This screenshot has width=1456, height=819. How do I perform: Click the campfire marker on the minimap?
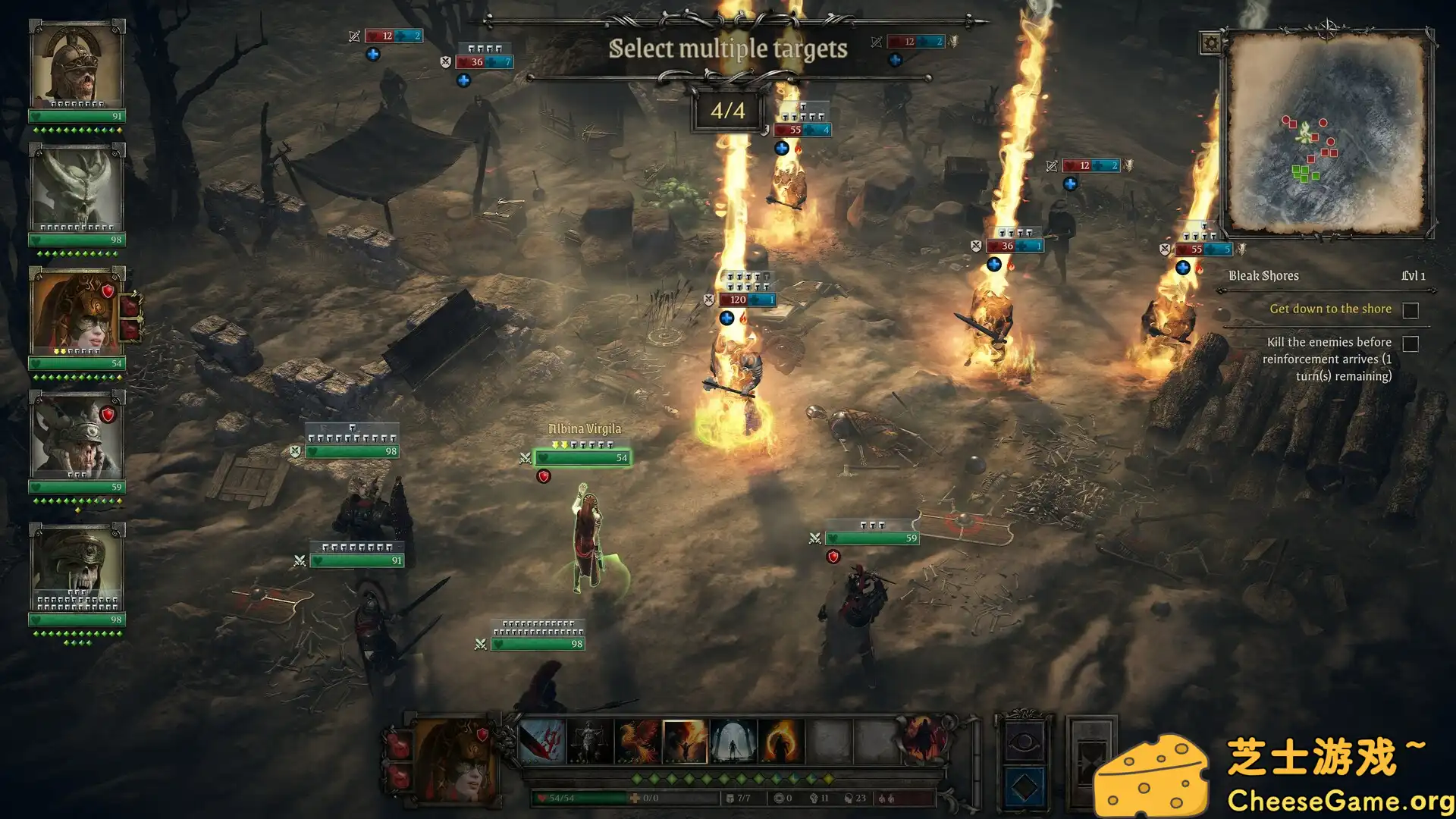coord(1304,133)
